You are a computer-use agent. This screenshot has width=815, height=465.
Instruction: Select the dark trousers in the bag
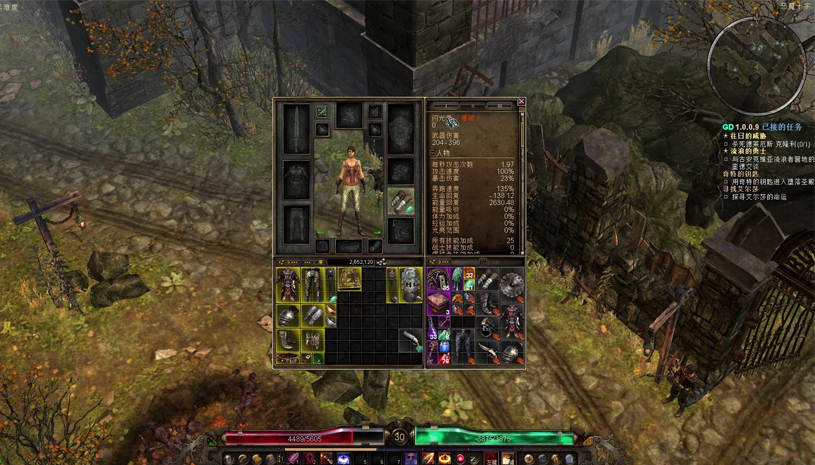coord(462,345)
